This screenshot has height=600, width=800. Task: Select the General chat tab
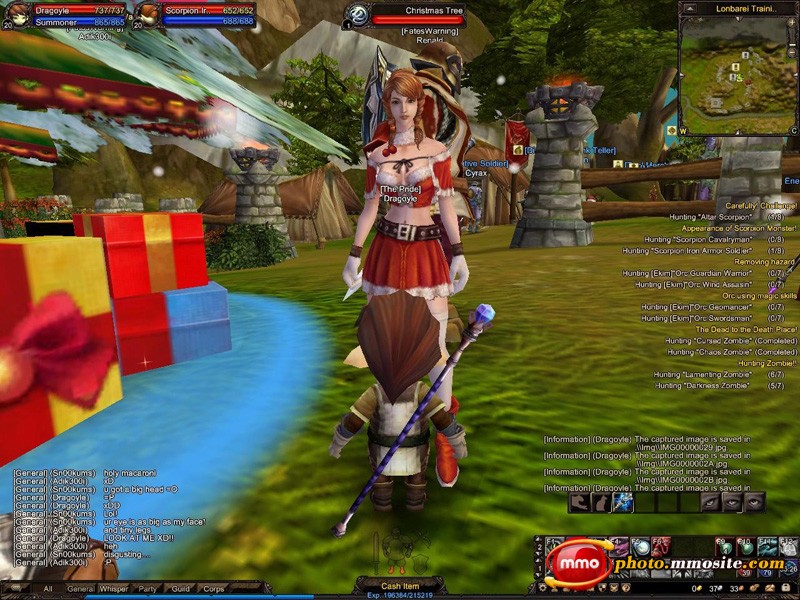(x=81, y=589)
